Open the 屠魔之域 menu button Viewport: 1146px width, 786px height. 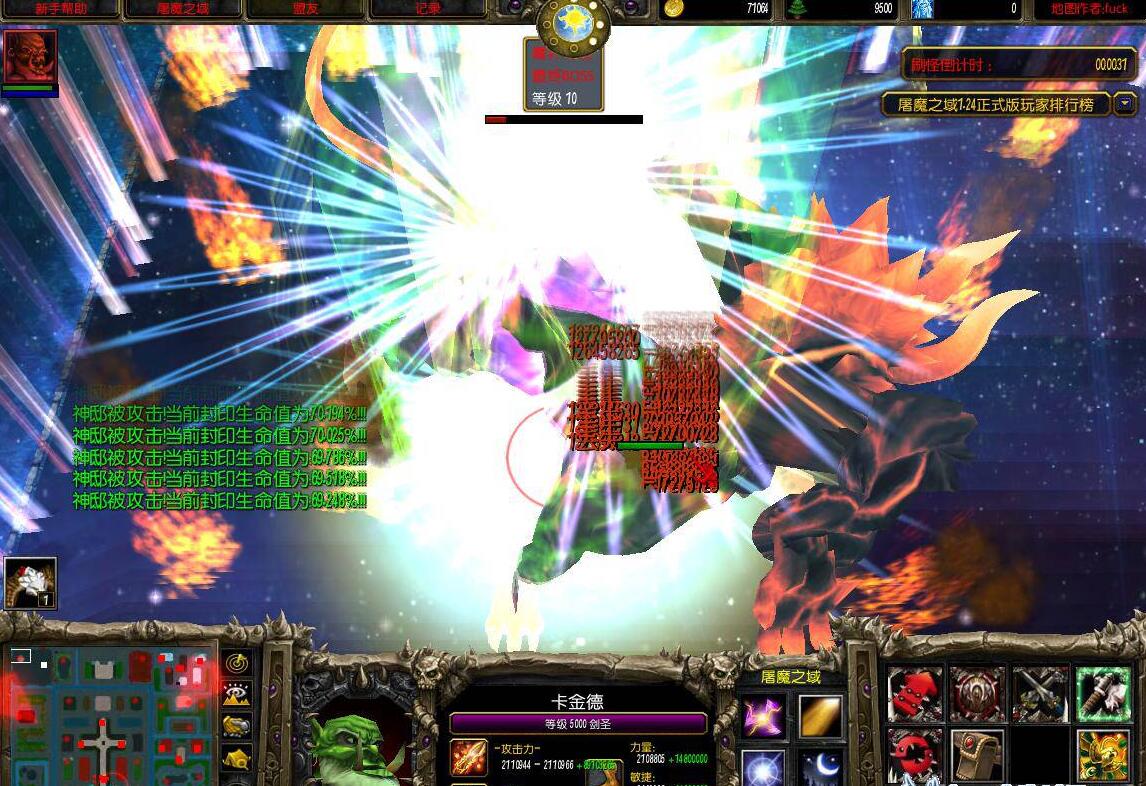[x=183, y=9]
